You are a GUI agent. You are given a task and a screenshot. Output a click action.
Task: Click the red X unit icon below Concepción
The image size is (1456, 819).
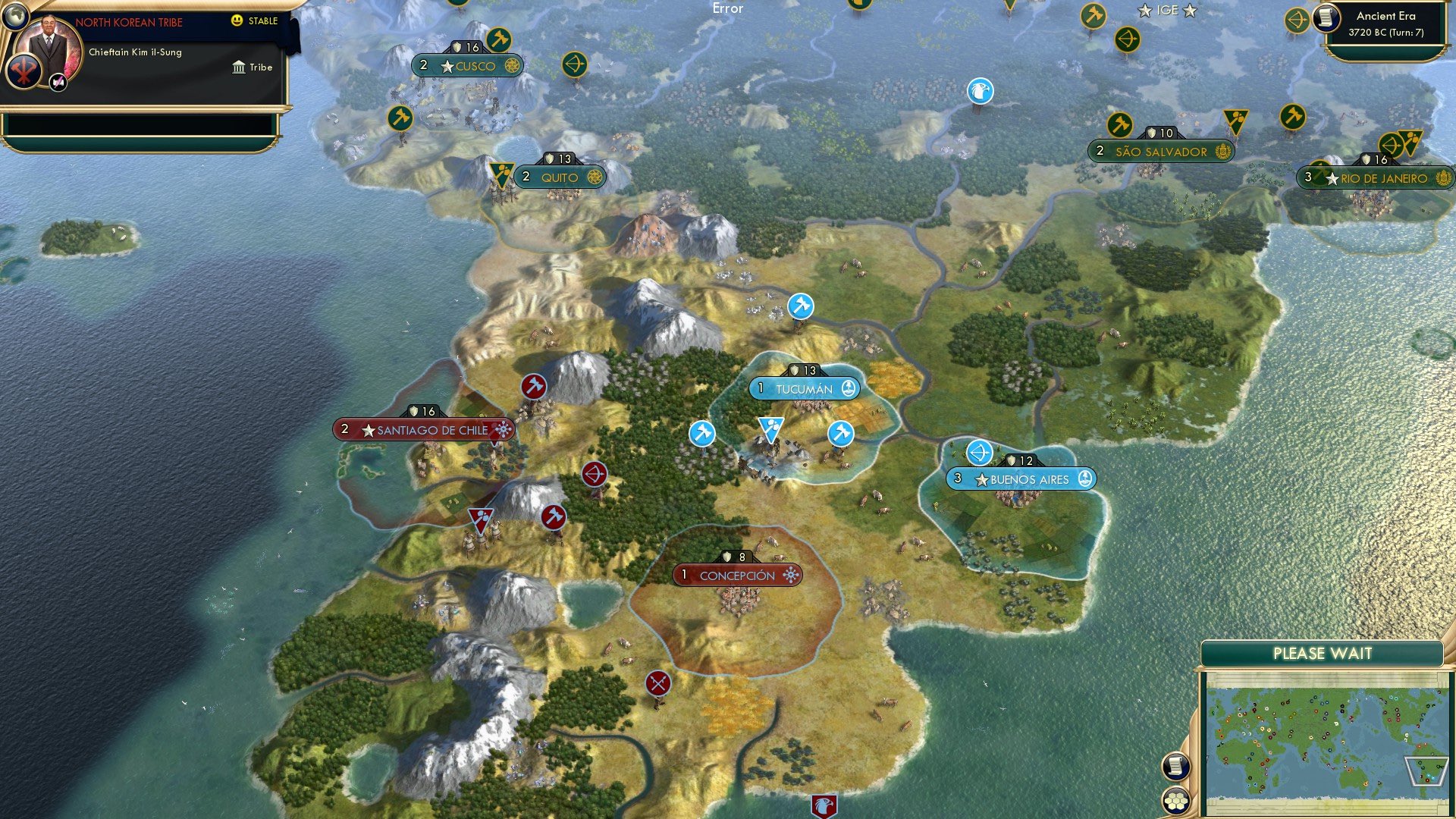point(657,684)
